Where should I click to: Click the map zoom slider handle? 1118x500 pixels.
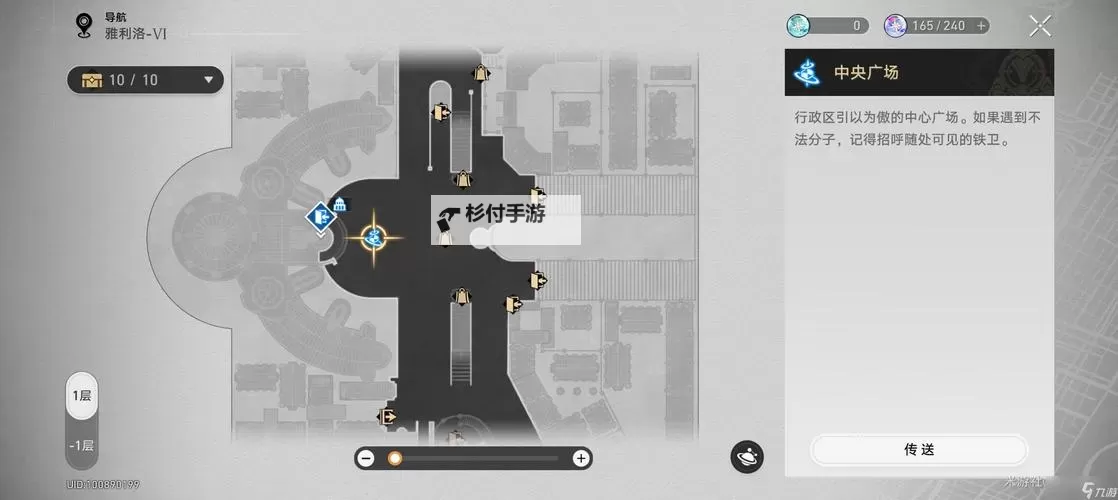click(x=395, y=458)
